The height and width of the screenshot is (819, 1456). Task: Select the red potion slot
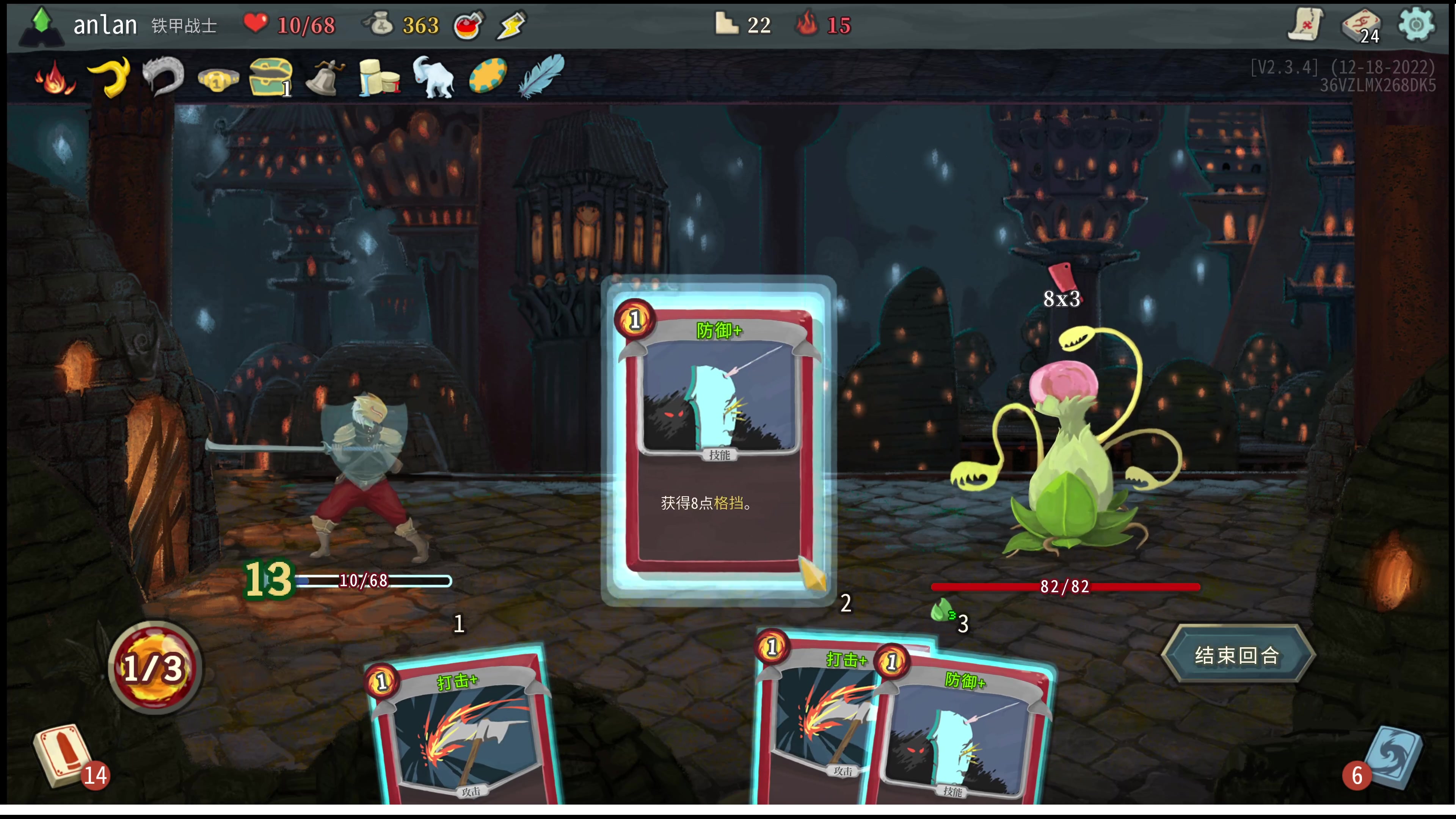(469, 25)
